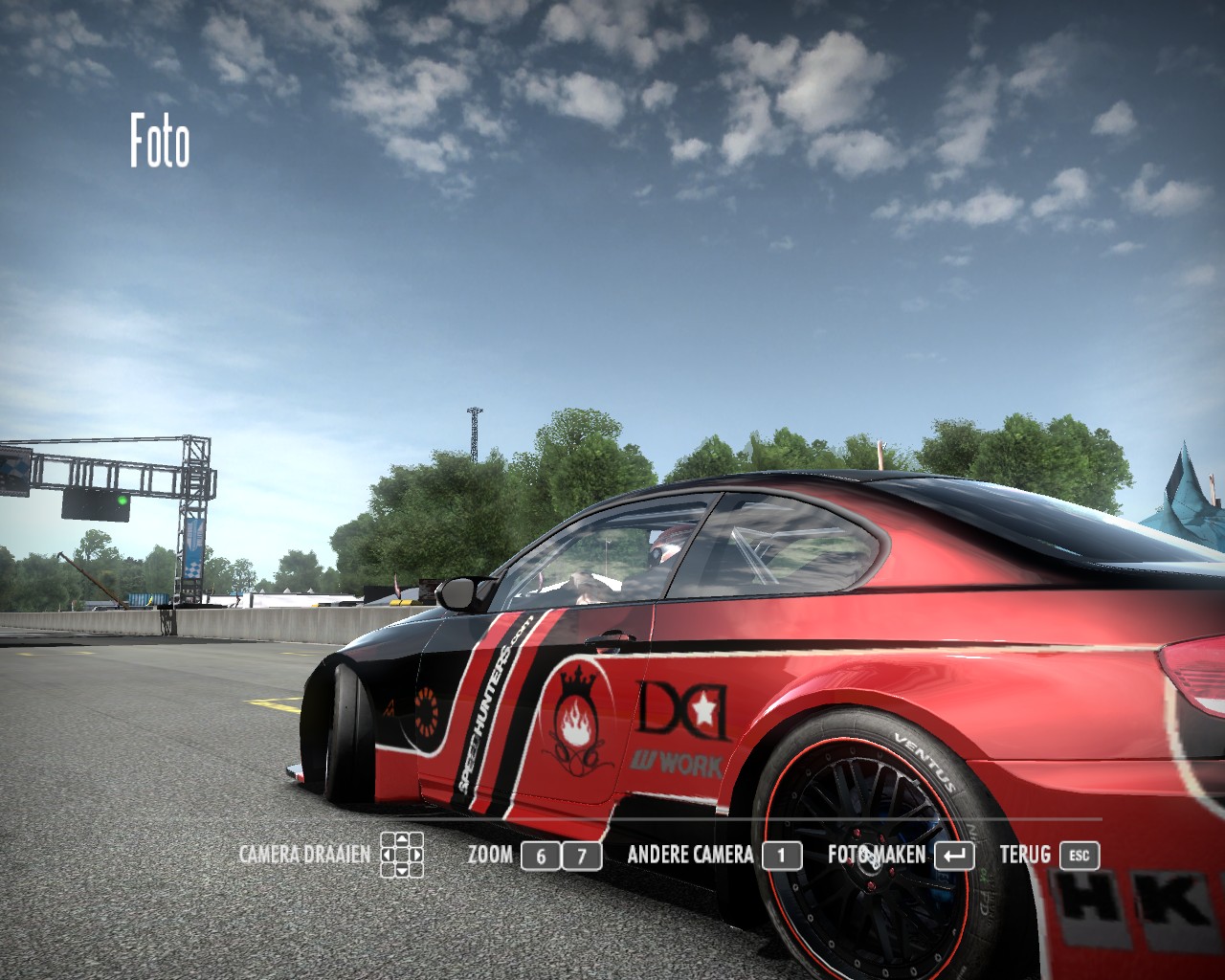Viewport: 1225px width, 980px height.
Task: Go back using the Terug option
Action: [1025, 855]
